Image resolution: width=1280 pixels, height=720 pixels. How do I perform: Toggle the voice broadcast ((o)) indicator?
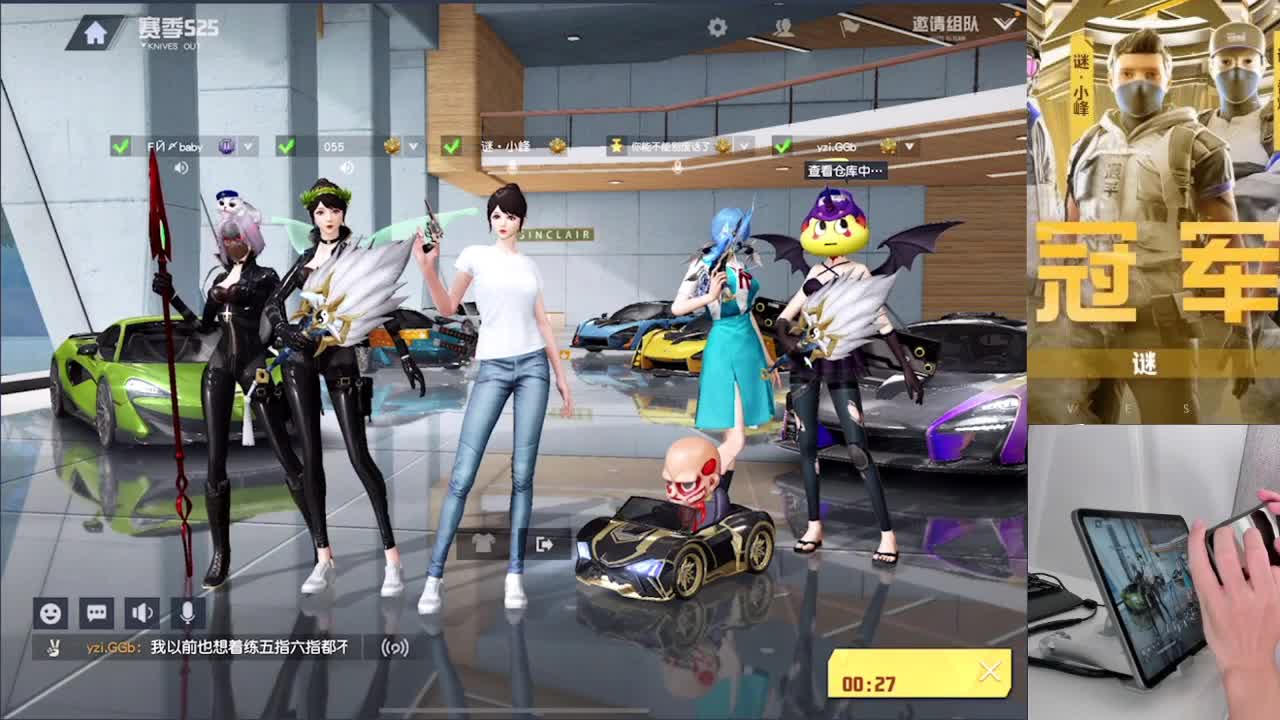393,648
